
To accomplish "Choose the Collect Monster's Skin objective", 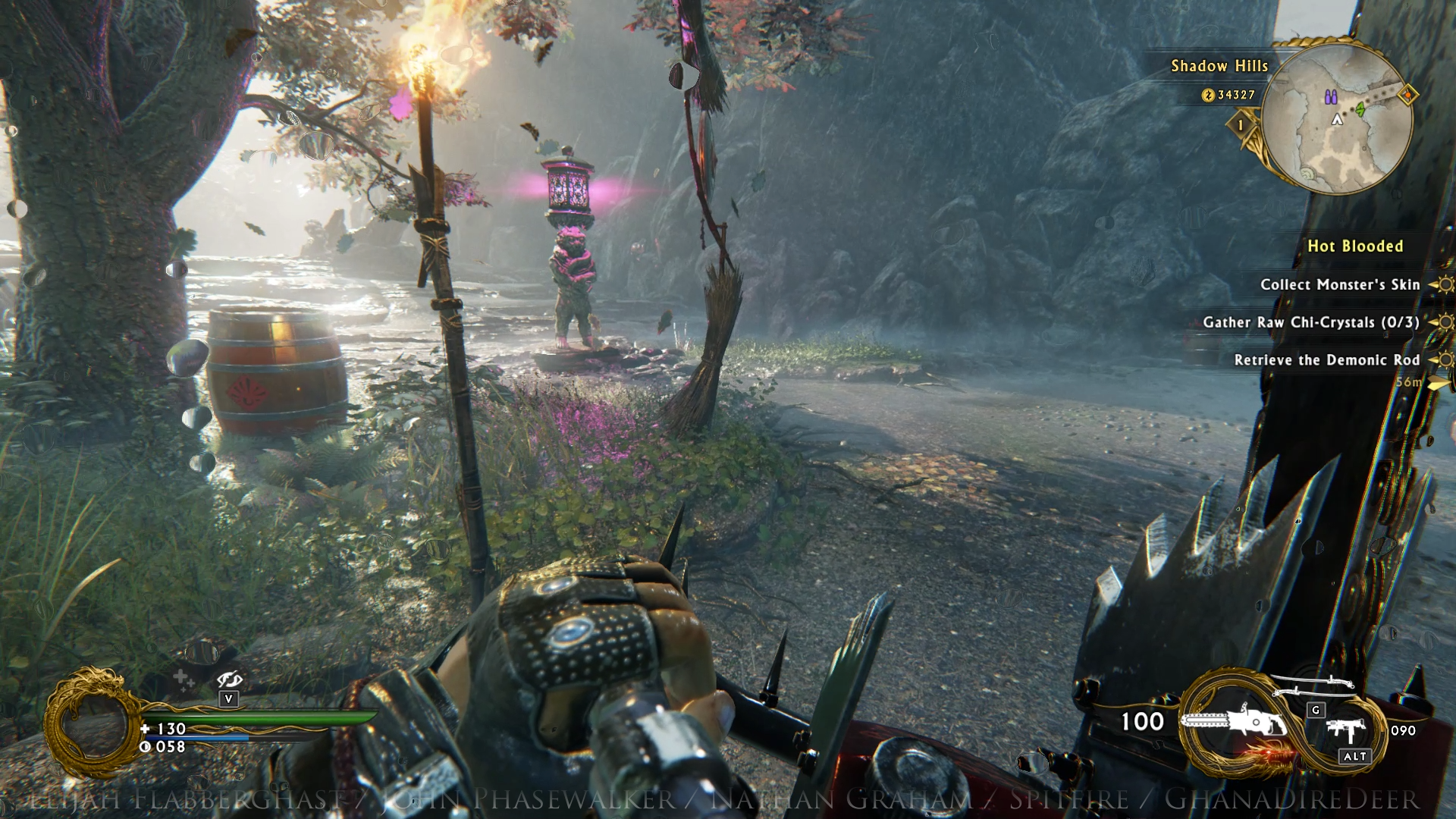I will tap(1339, 285).
